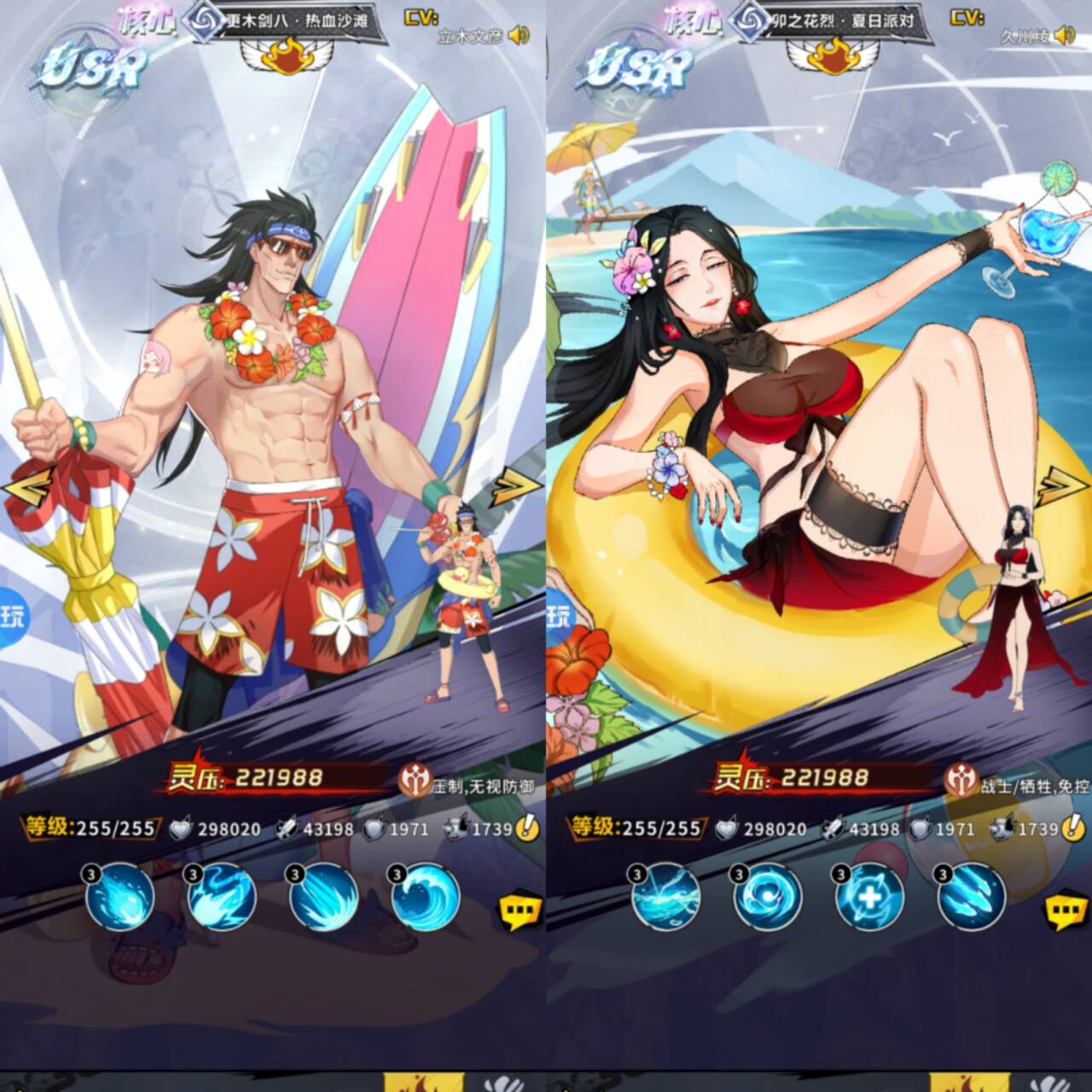The height and width of the screenshot is (1092, 1092).
Task: Go to the previous character before Kenpachi
Action: tap(19, 489)
